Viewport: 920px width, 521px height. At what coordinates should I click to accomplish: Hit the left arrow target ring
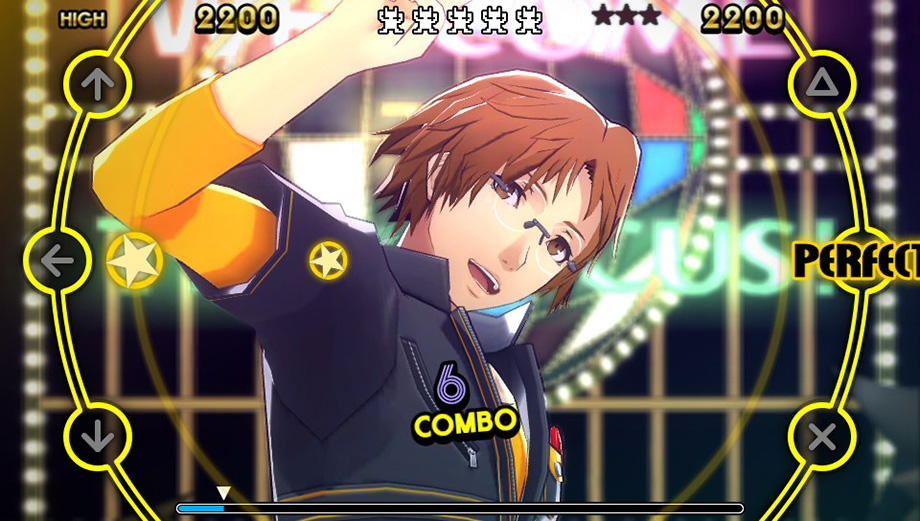click(57, 260)
